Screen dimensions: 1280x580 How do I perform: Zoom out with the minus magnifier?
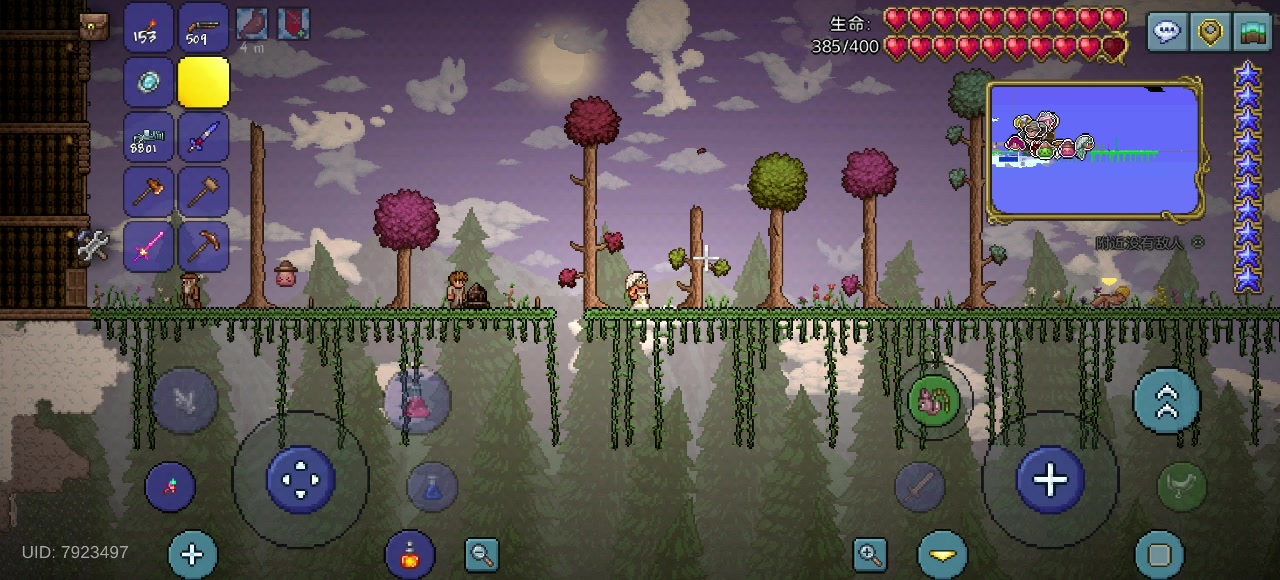(x=482, y=554)
